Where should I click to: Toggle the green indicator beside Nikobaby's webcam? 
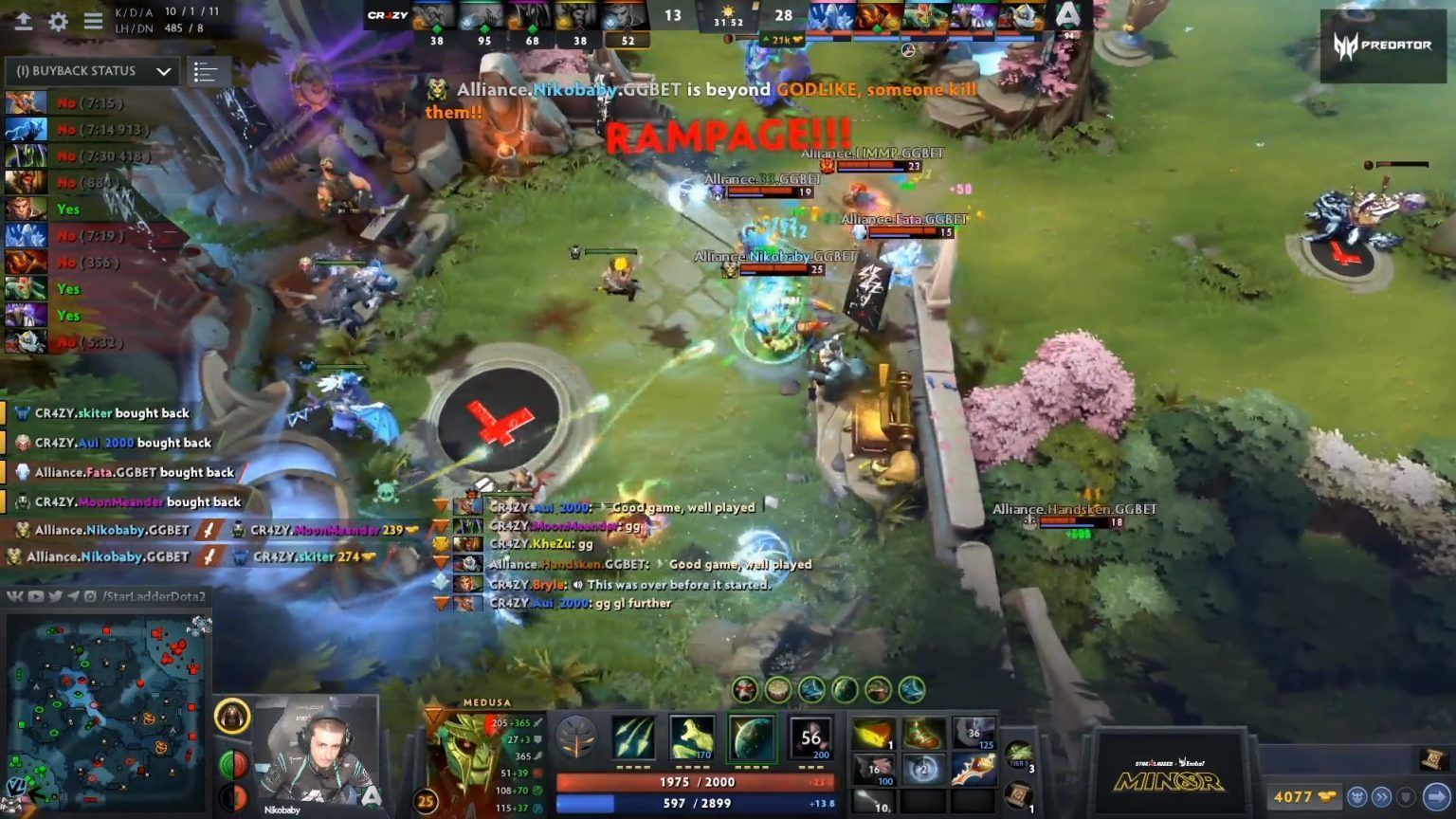click(x=227, y=761)
